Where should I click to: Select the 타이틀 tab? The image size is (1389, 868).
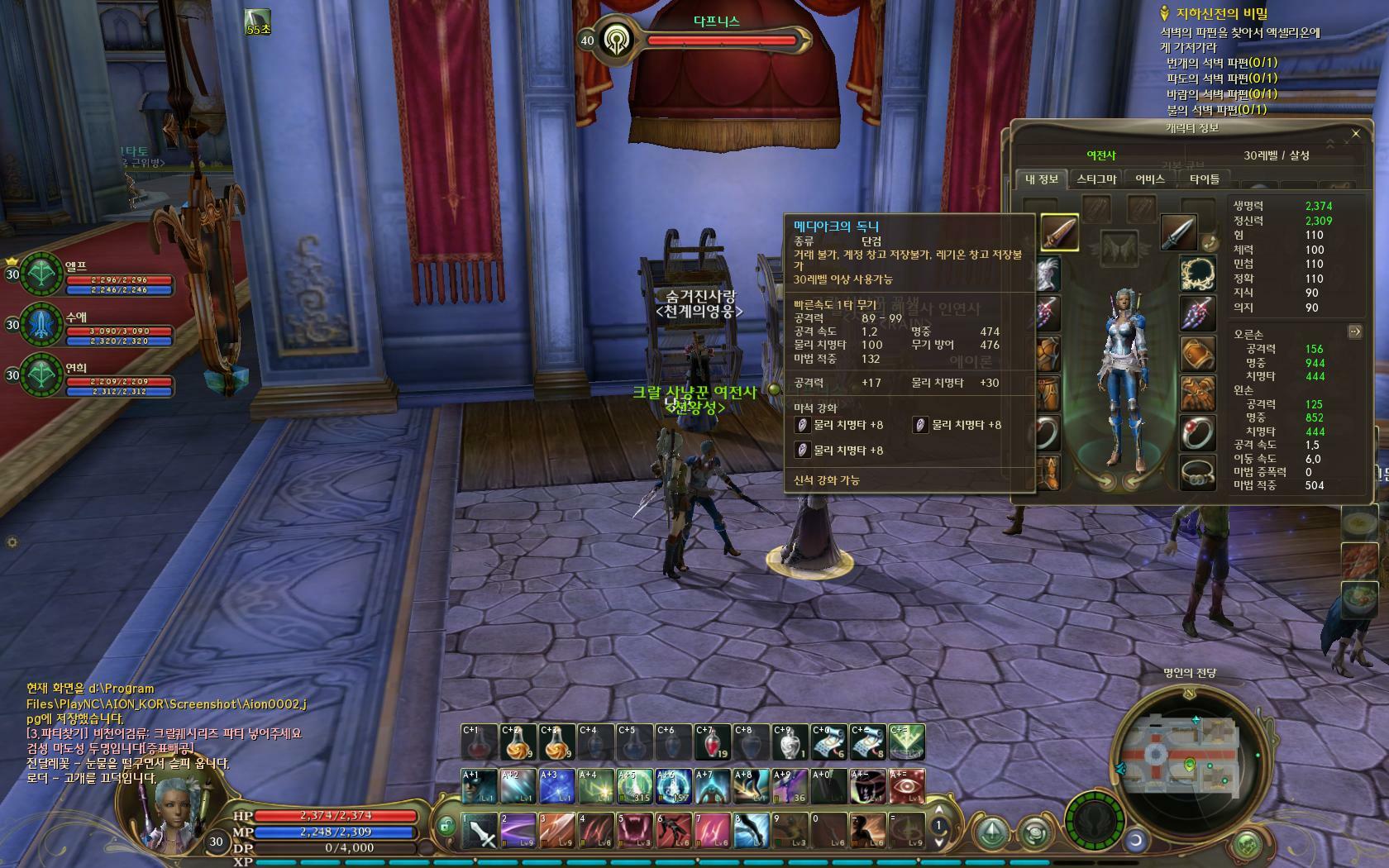coord(1204,179)
